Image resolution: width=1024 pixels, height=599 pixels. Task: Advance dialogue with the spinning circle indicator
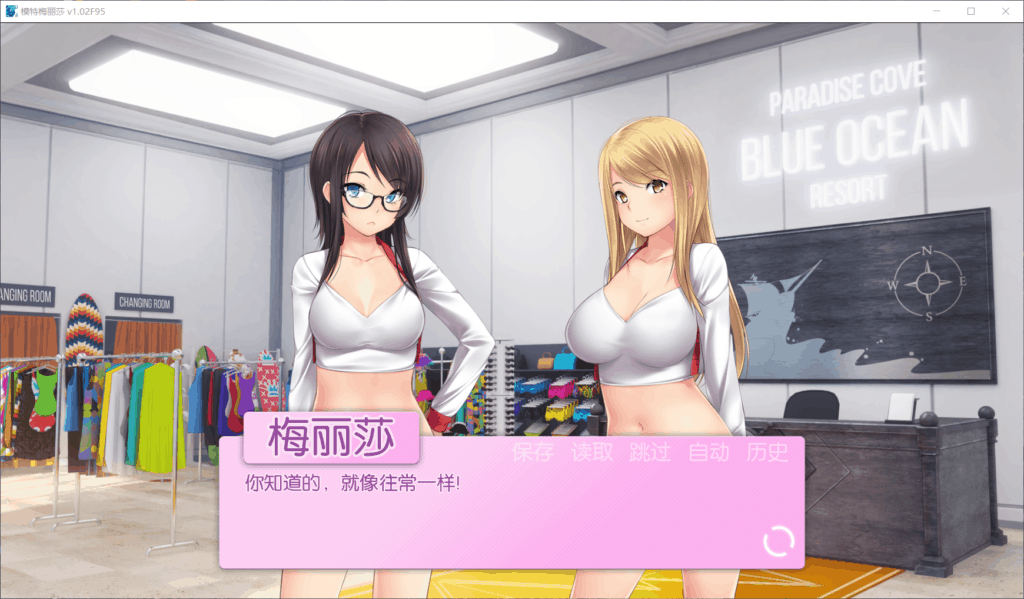[x=779, y=541]
